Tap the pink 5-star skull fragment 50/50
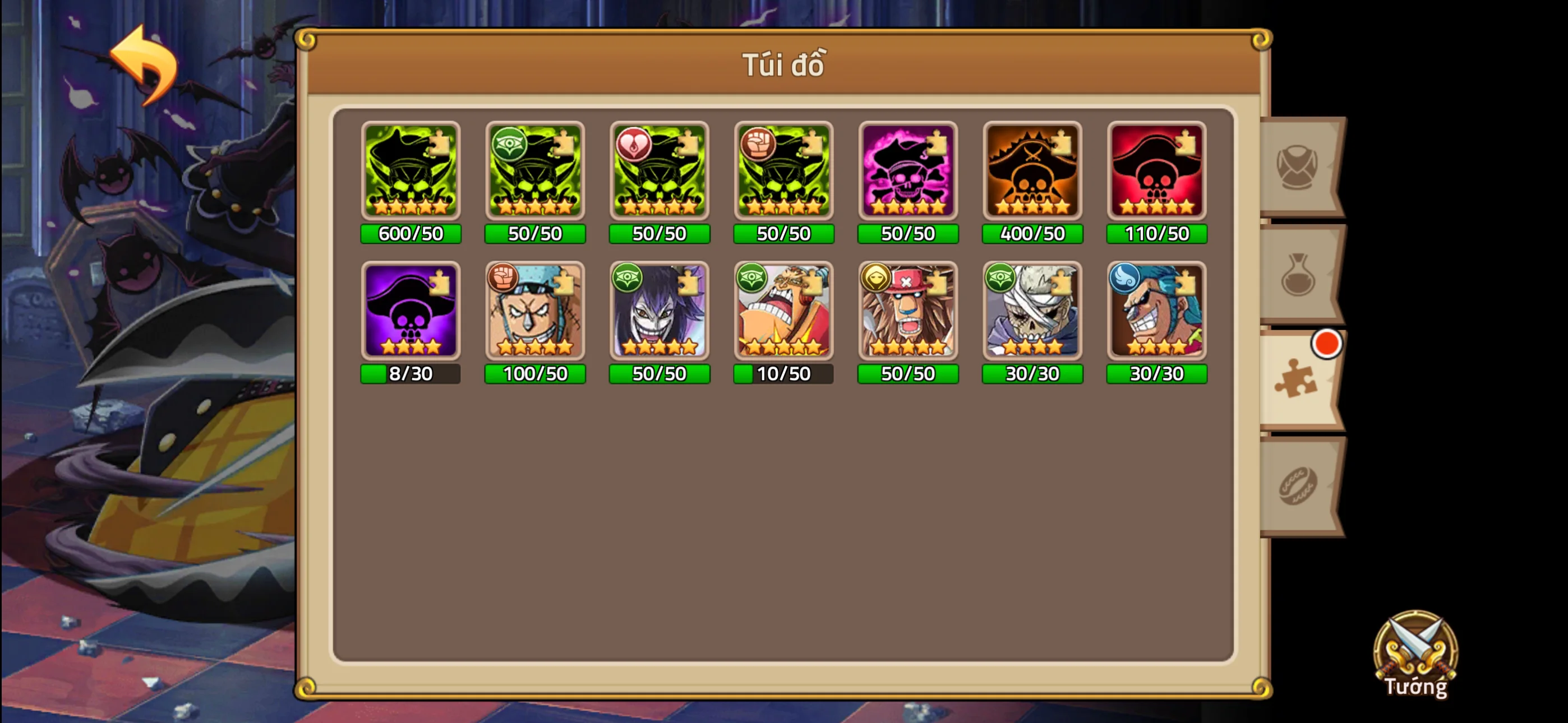This screenshot has width=1568, height=723. click(x=907, y=172)
